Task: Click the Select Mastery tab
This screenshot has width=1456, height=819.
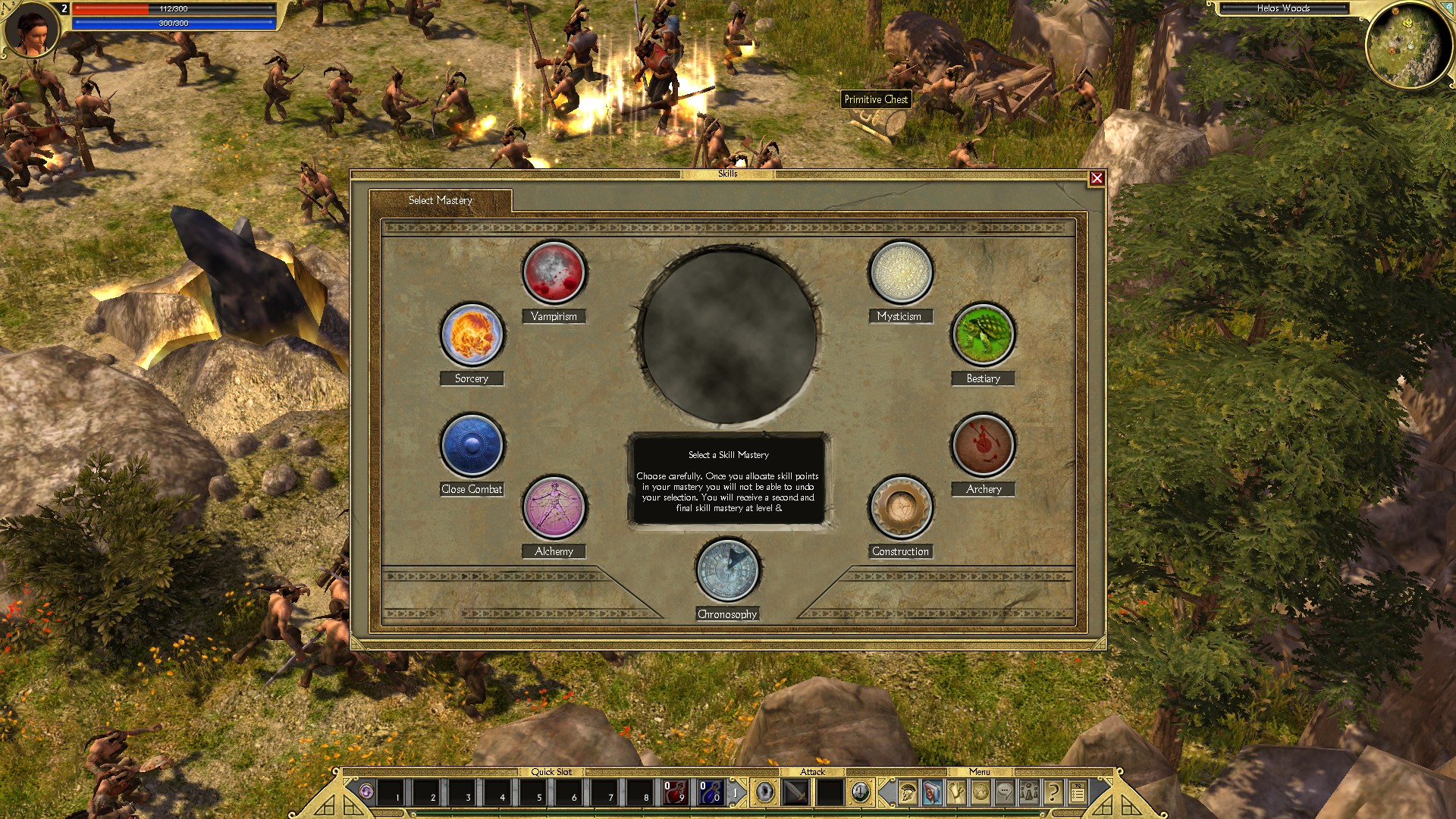Action: [441, 200]
